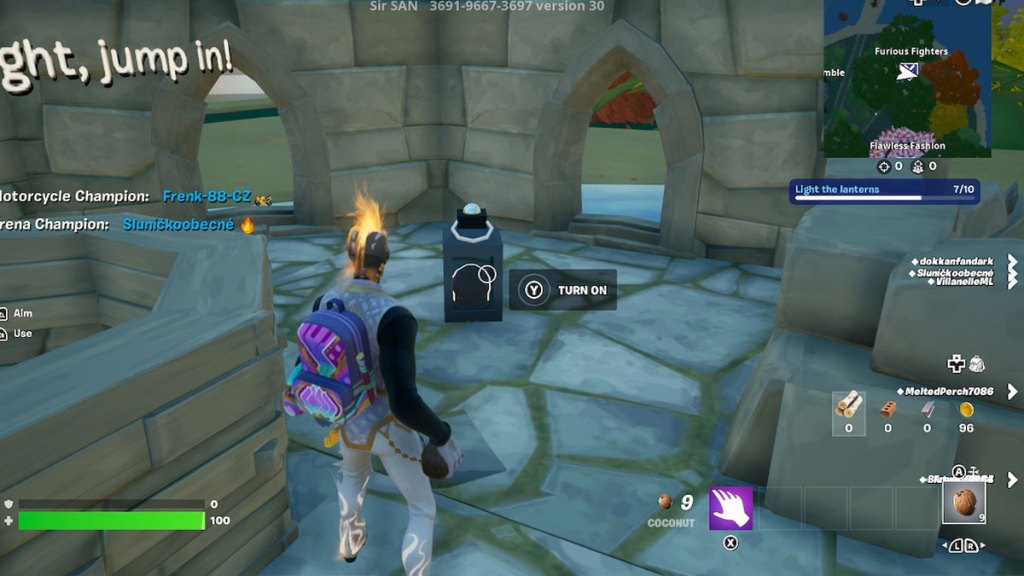The width and height of the screenshot is (1024, 576).
Task: Click the Furious Fighters map marker
Action: pyautogui.click(x=908, y=70)
